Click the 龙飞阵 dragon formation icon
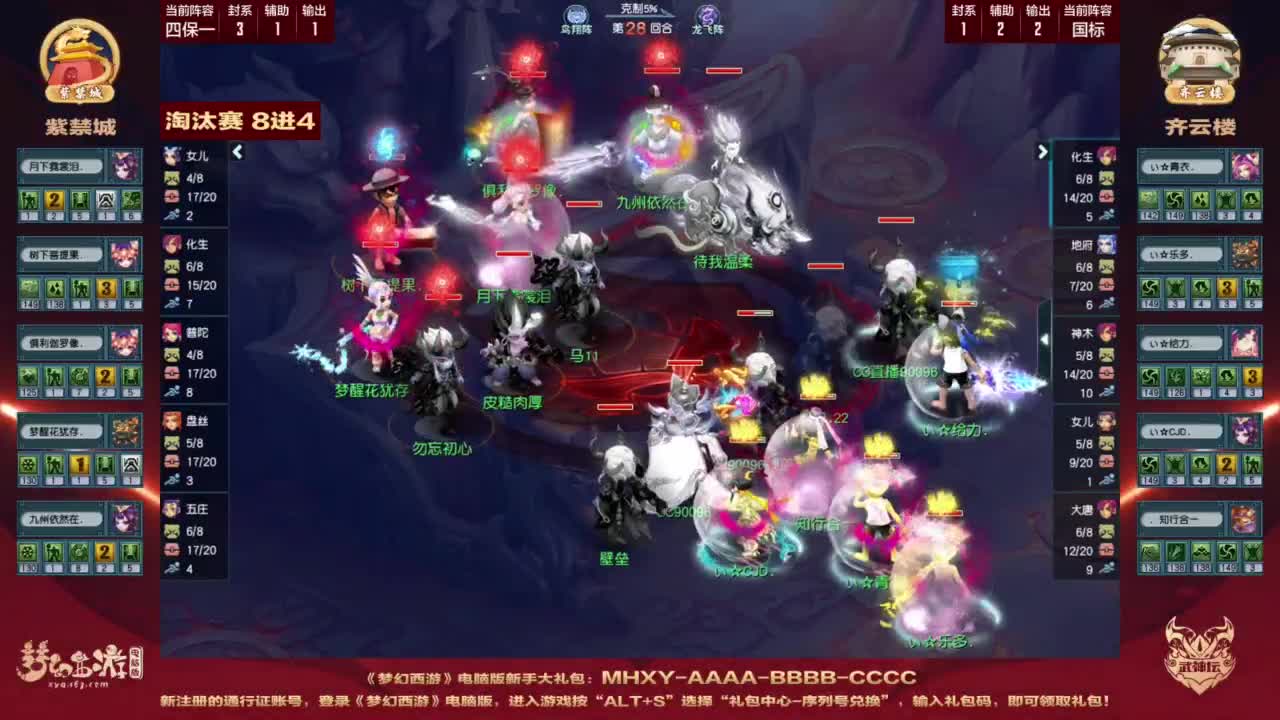1280x720 pixels. point(706,12)
